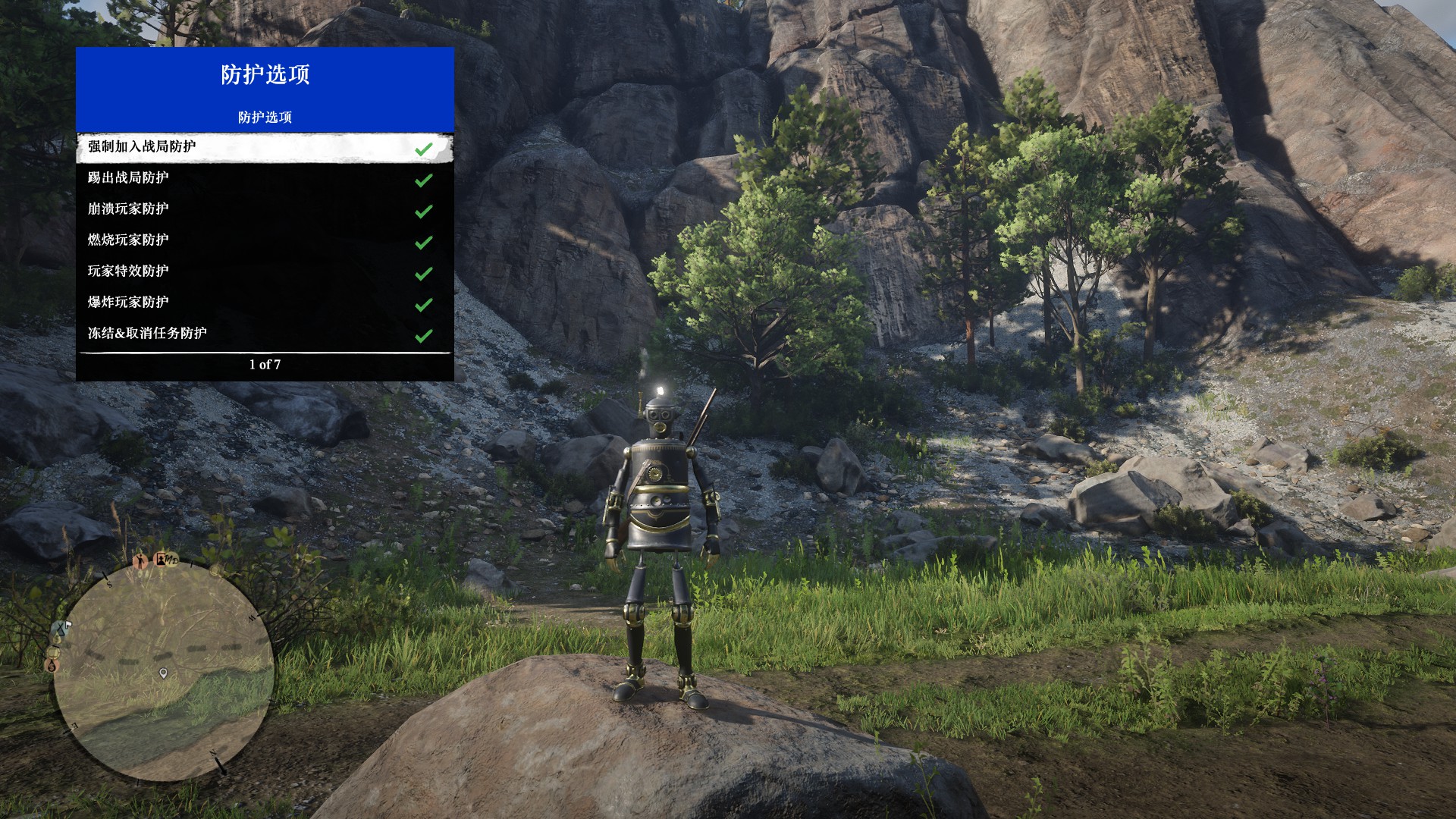1456x819 pixels.
Task: Toggle 崩溃玩家防护 protection
Action: 264,209
